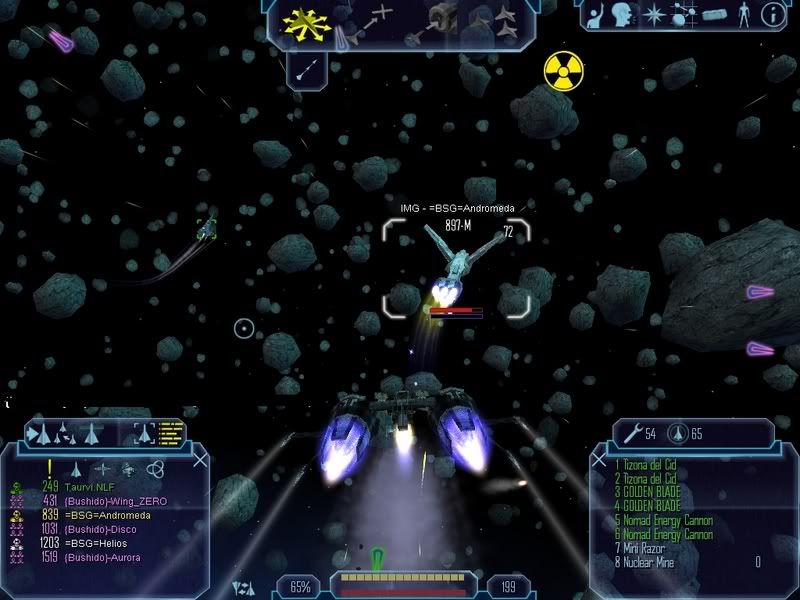Use nanobots via the wrench icon
The image size is (800, 600).
coord(631,433)
